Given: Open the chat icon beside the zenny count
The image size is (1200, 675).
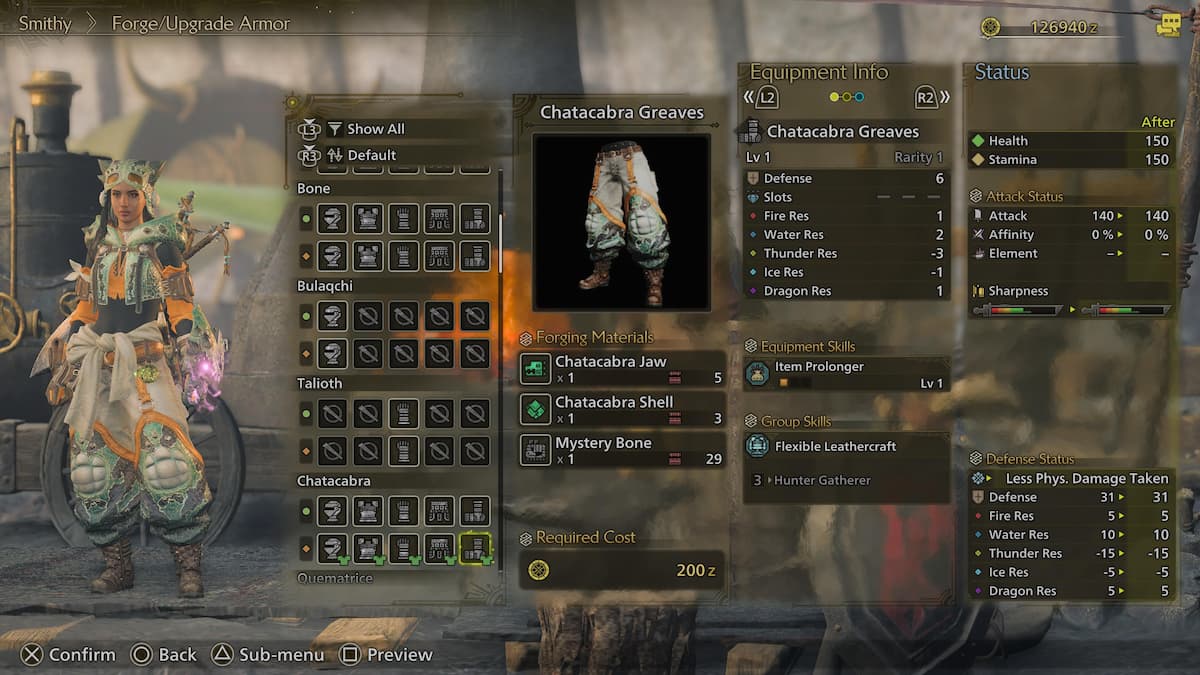Looking at the screenshot, I should tap(1167, 26).
